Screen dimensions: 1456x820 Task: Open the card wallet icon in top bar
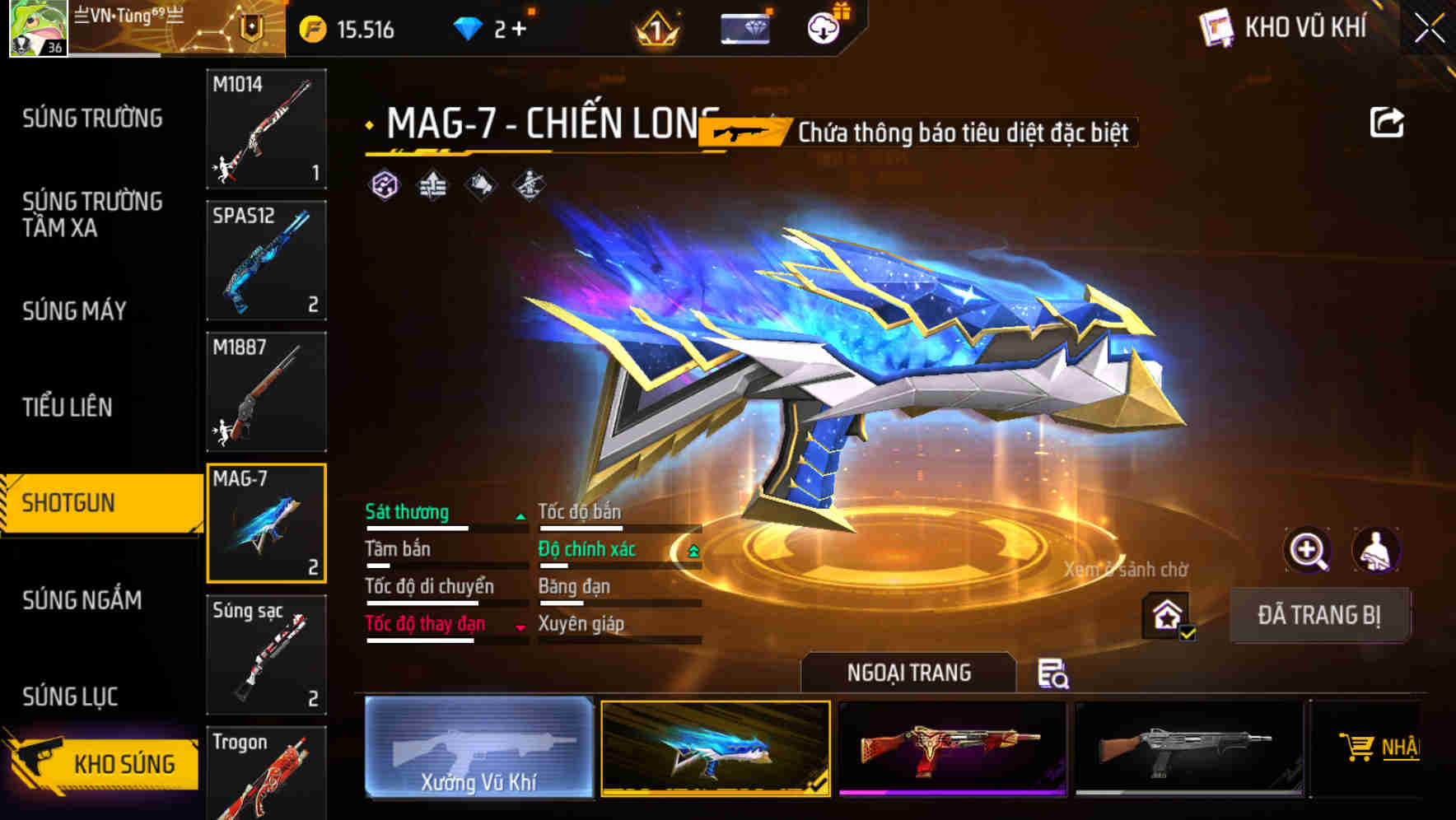pos(744,27)
